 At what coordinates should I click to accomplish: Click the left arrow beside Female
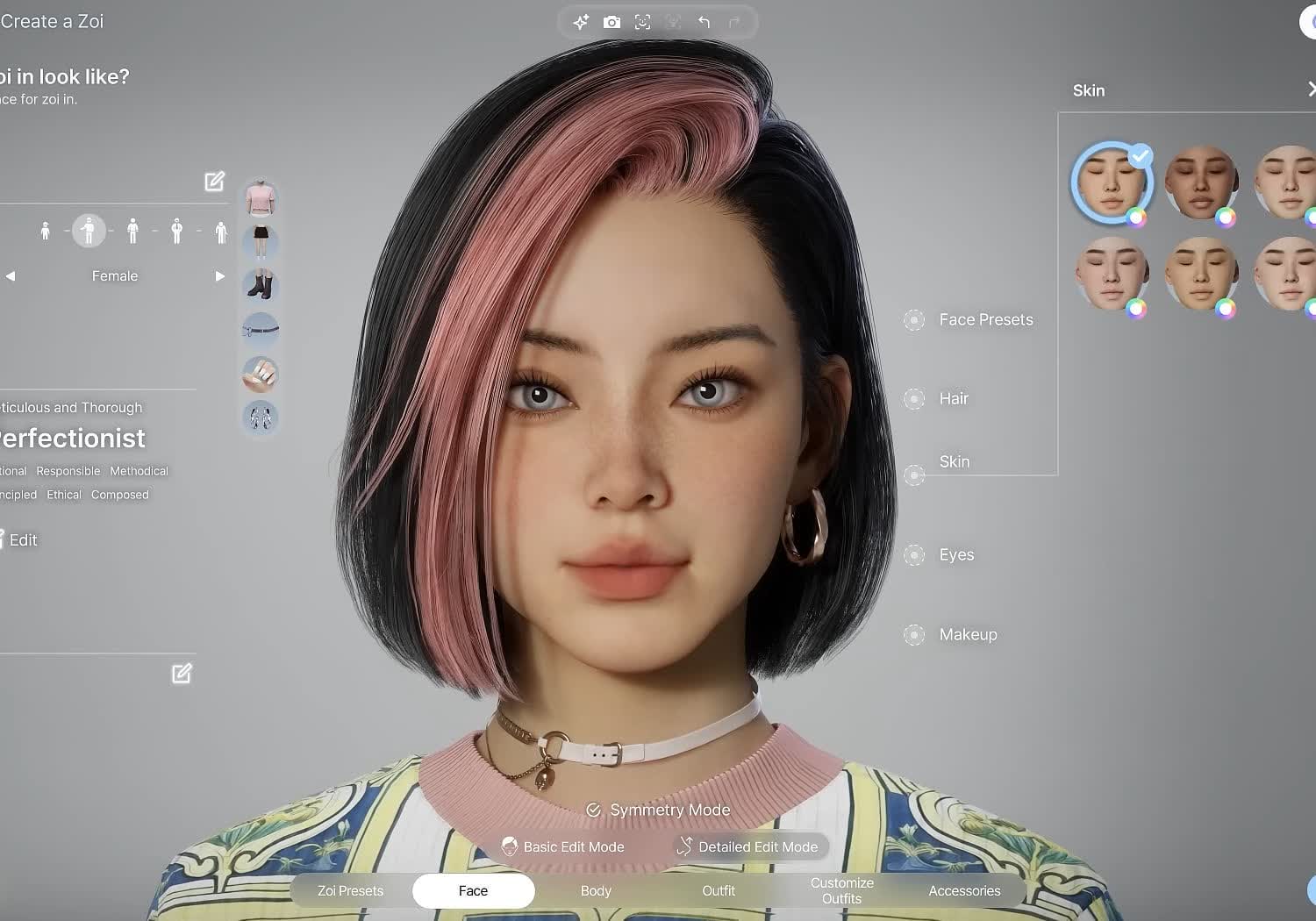coord(11,275)
